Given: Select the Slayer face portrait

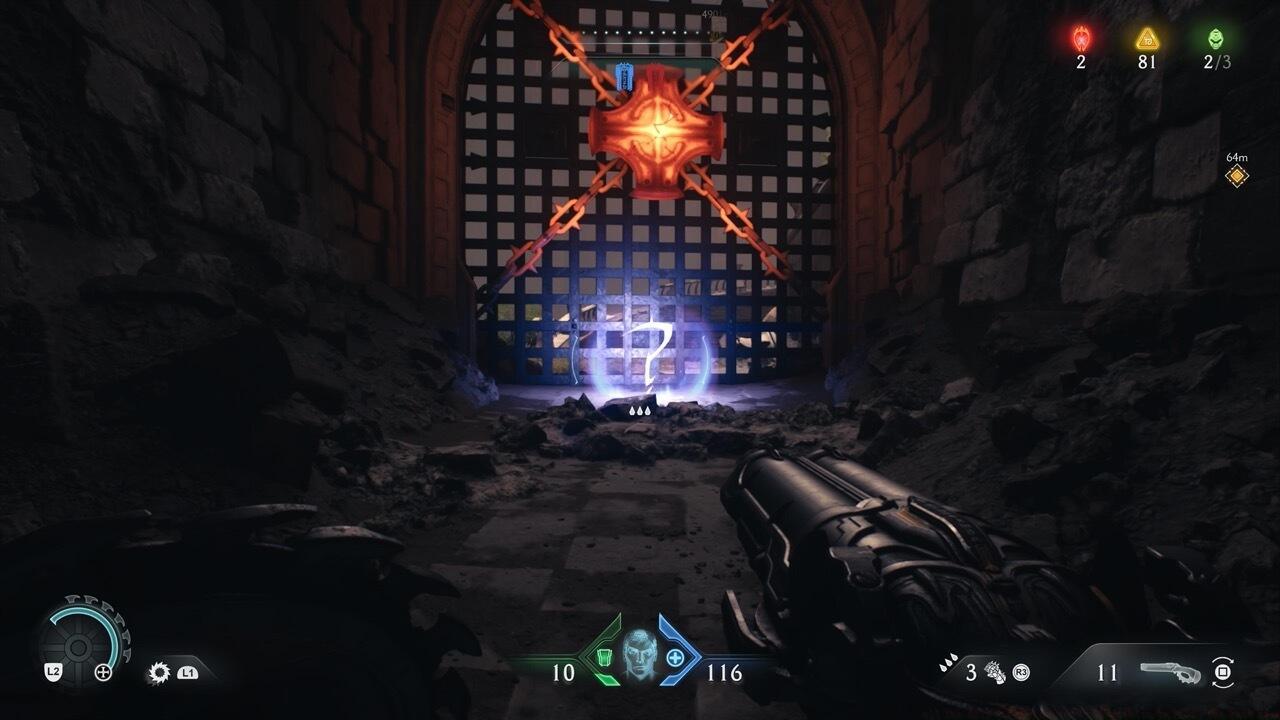Looking at the screenshot, I should click(638, 655).
